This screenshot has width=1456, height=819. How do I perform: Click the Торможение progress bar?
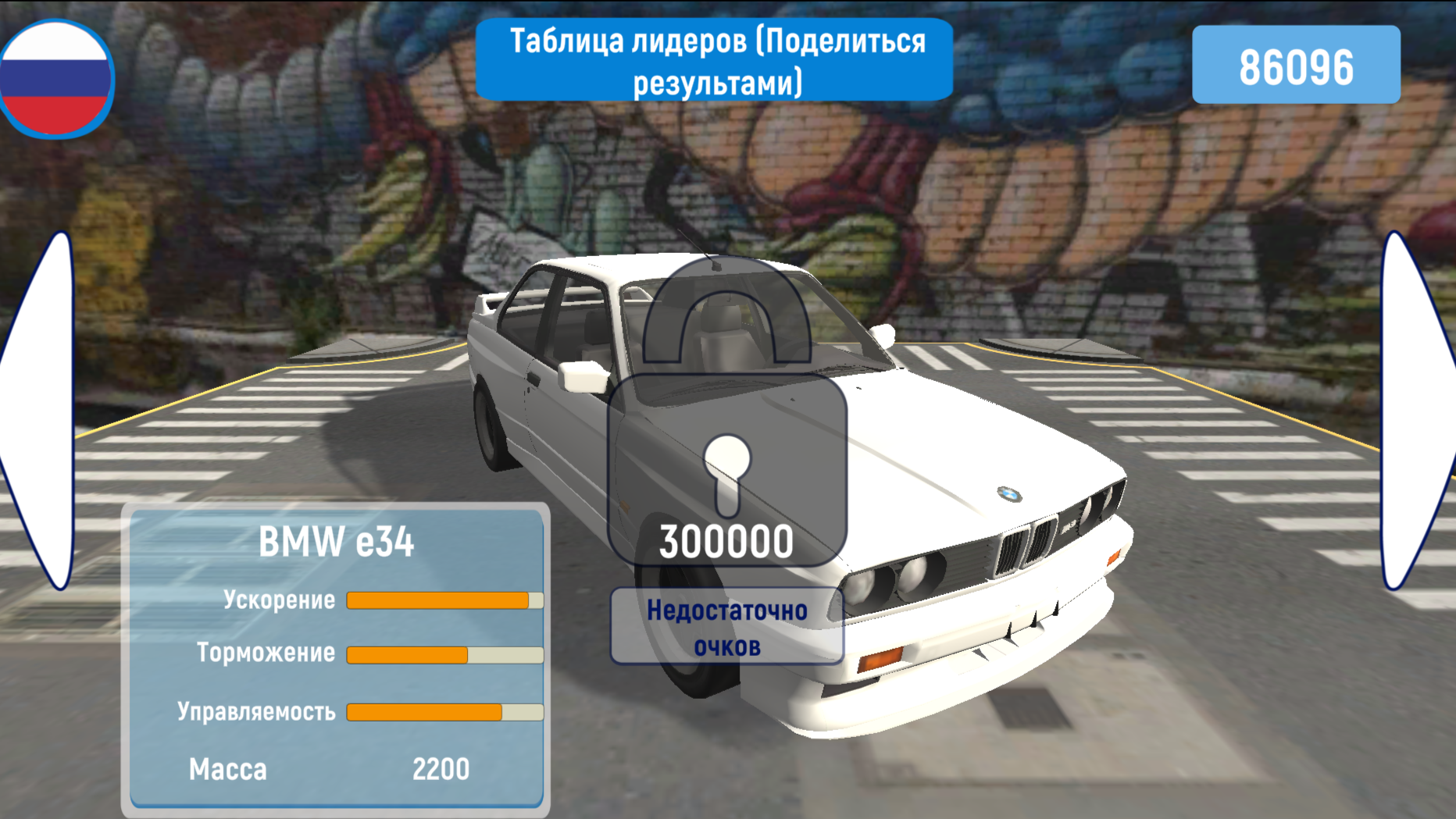[x=443, y=654]
